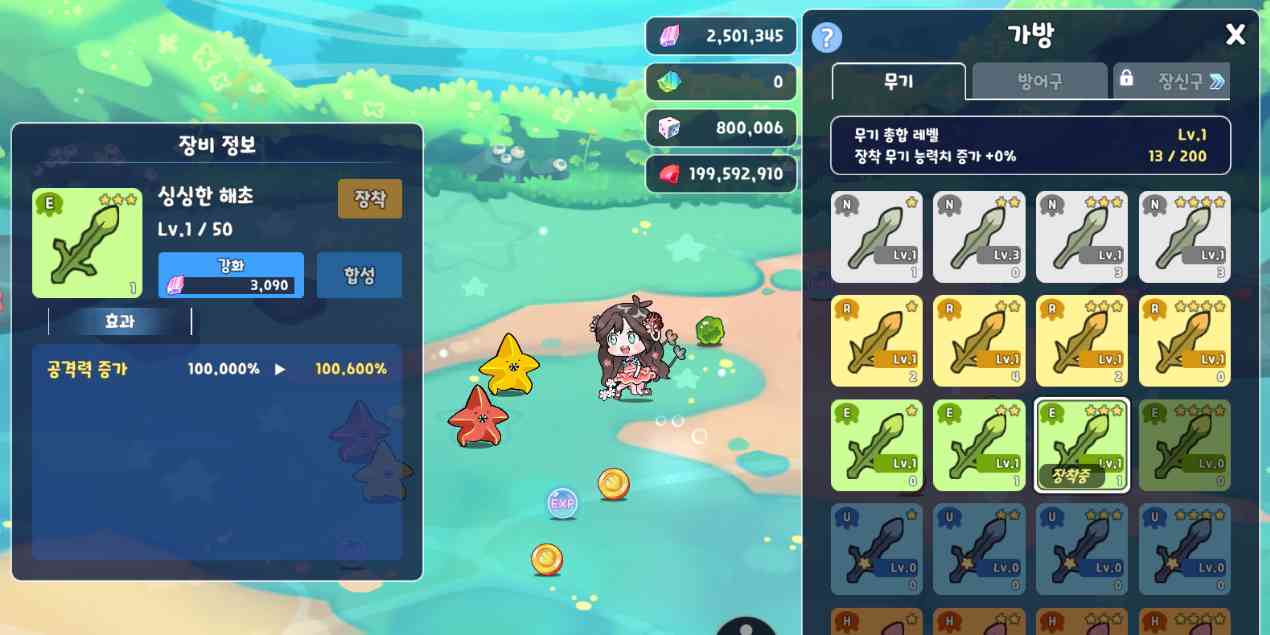
Task: Select the equipped 장착중 E-grade weapon
Action: coord(1082,445)
